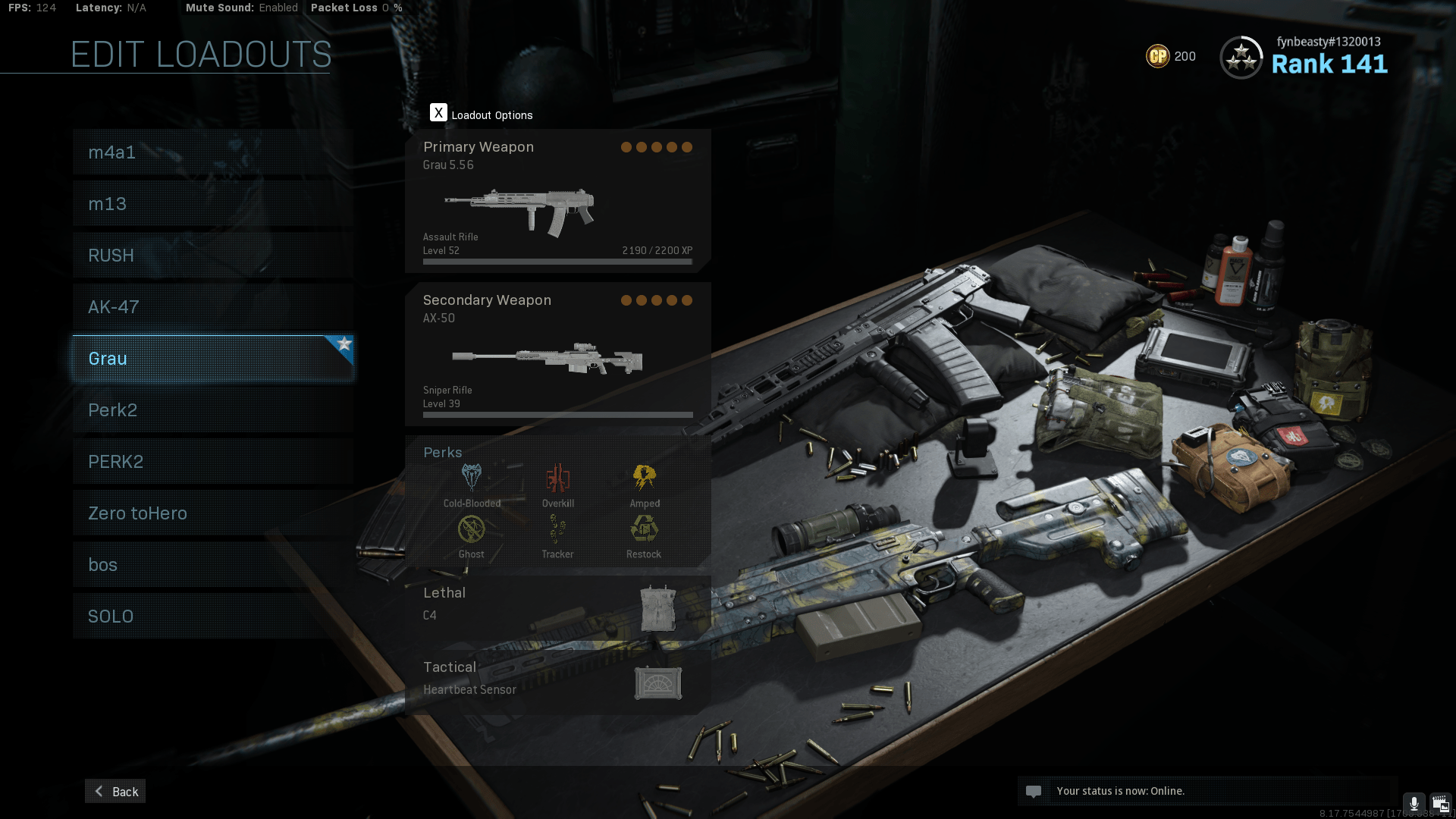Click the Back button

[115, 791]
